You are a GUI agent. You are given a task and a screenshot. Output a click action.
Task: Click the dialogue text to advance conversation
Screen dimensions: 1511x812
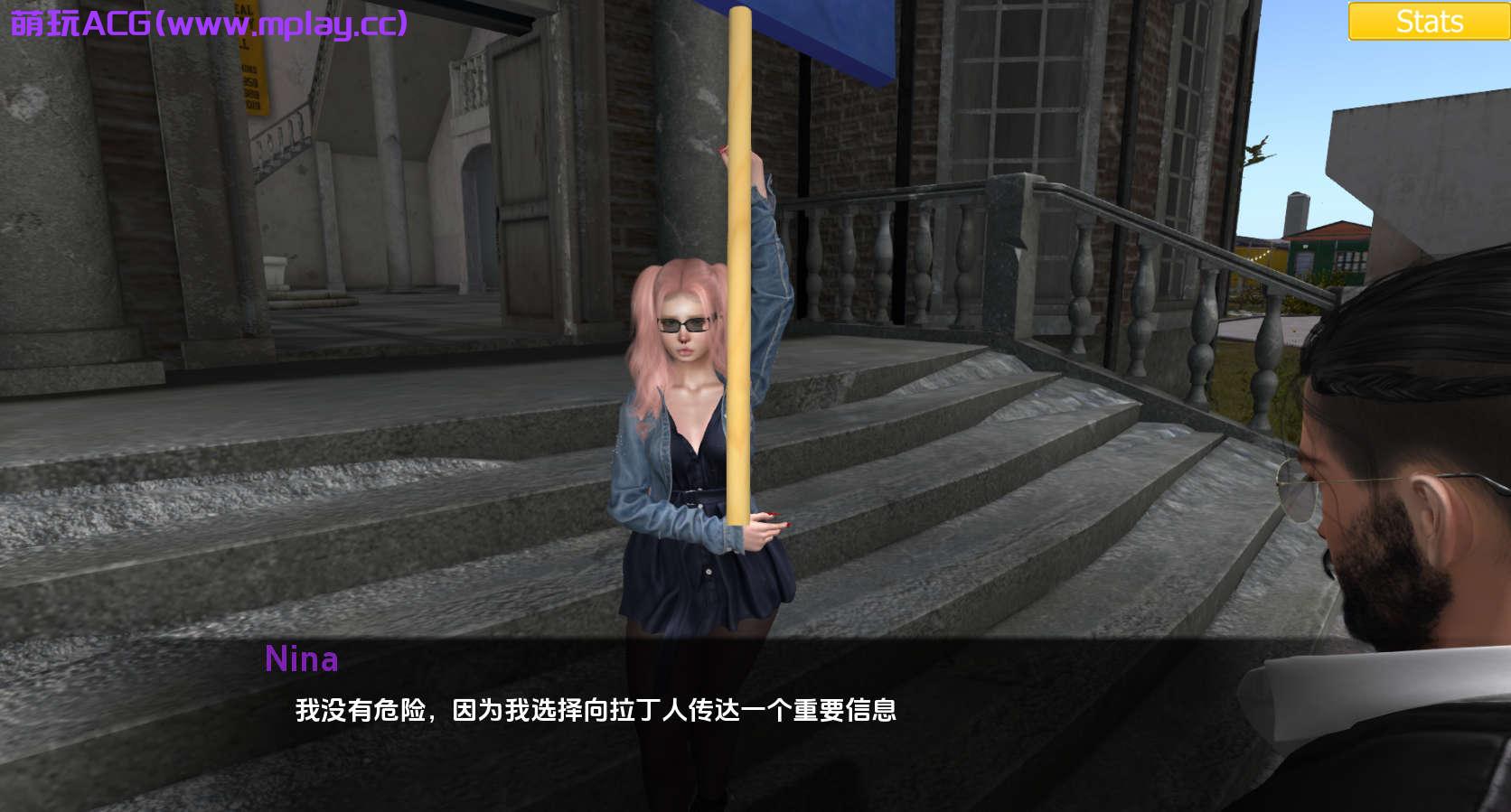596,713
